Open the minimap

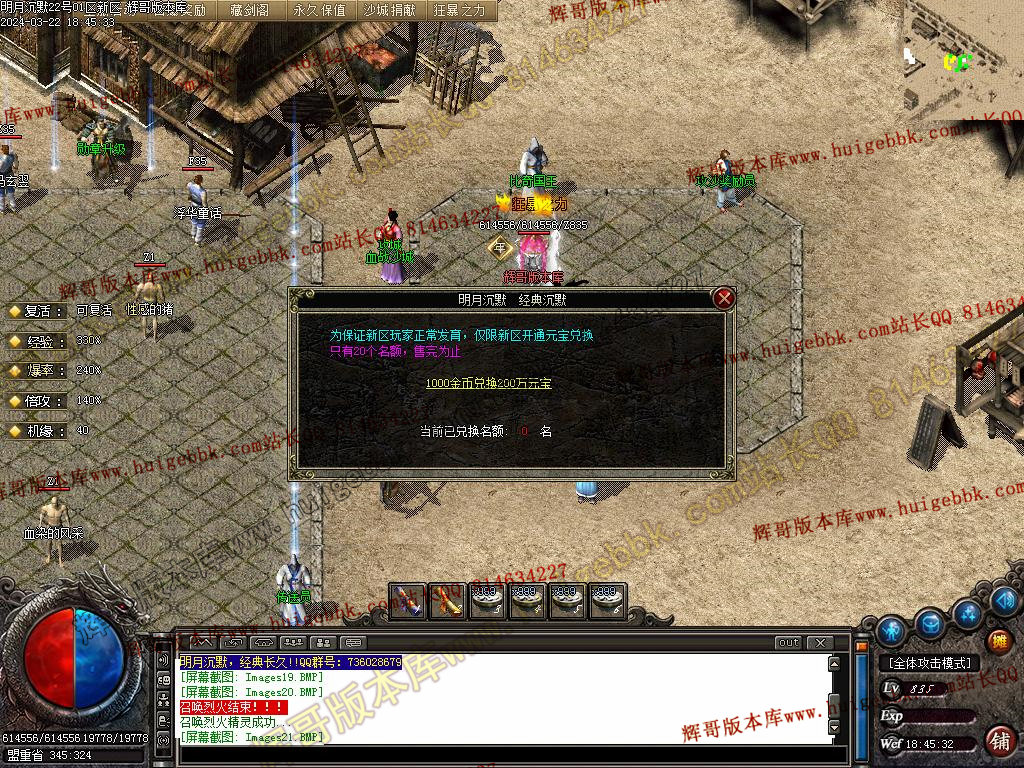[x=960, y=60]
